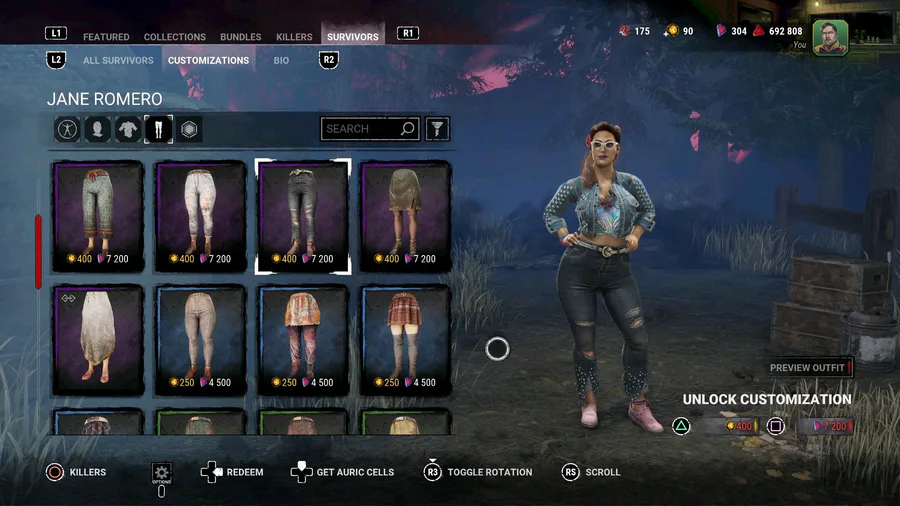Unlock customization with 7 200 Iridescent Shards
The height and width of the screenshot is (506, 900).
tap(825, 427)
